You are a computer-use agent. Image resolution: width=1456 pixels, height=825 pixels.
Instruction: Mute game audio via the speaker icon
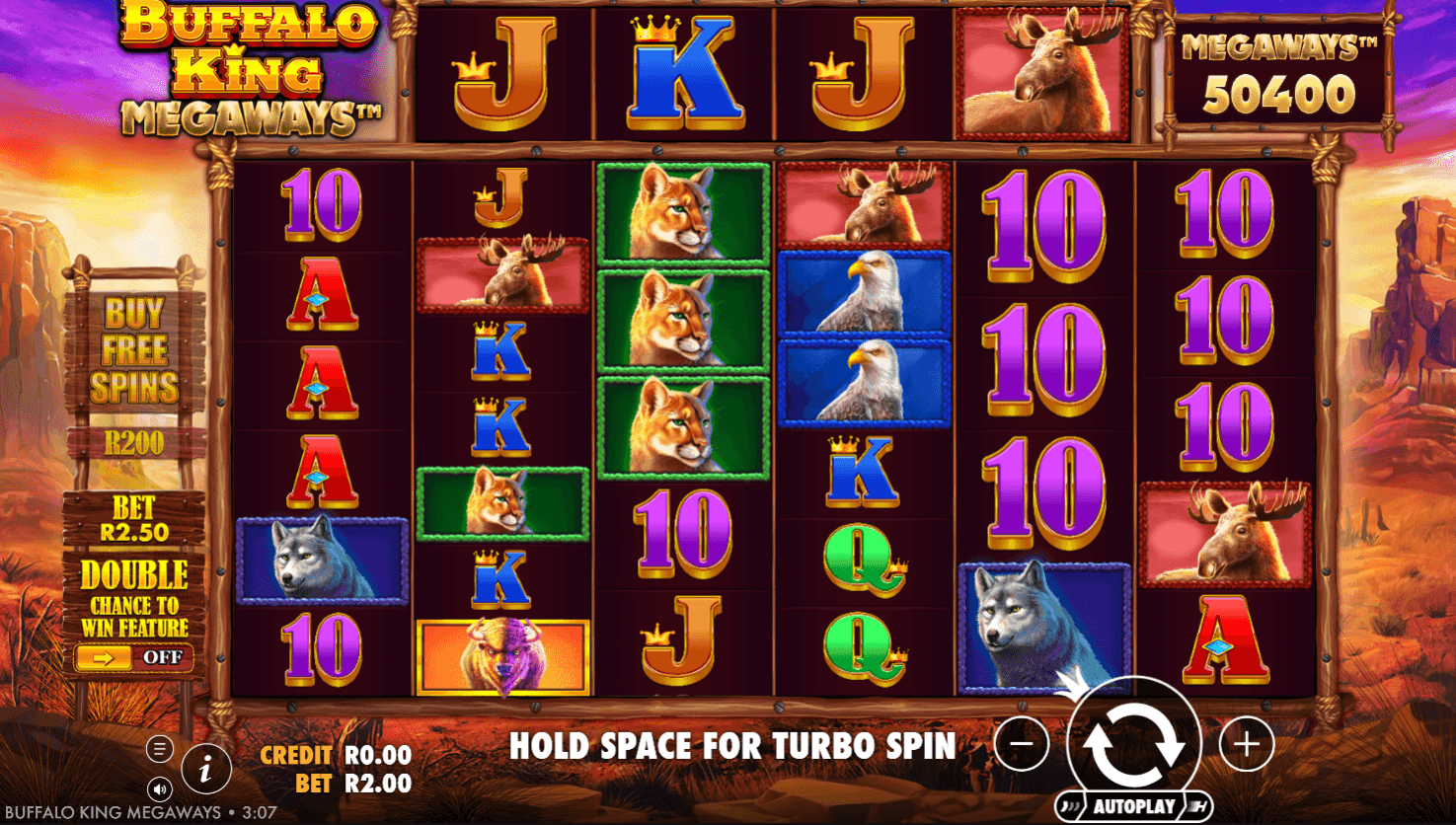coord(160,787)
